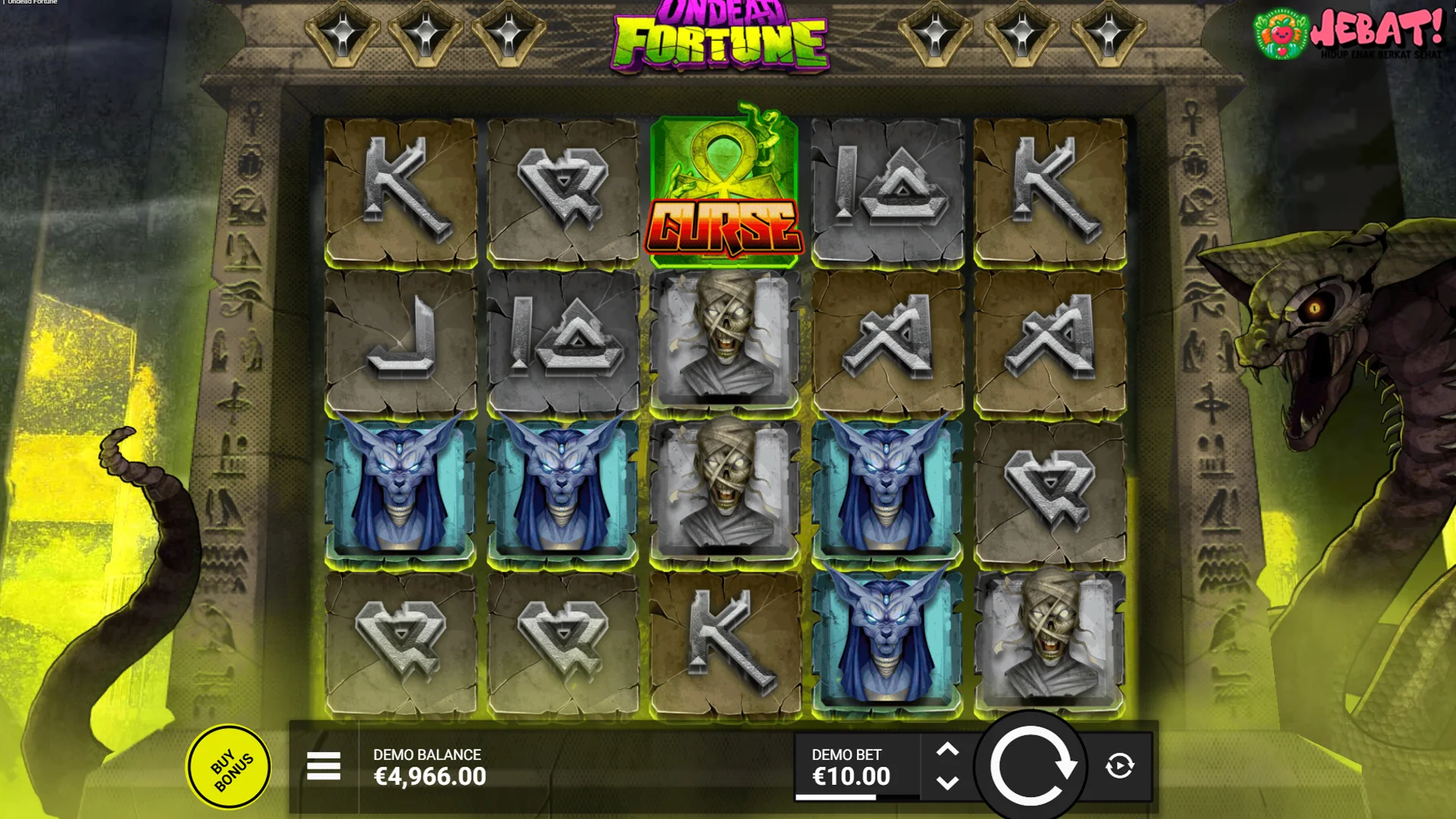Click the Undead Fortune label in top corner

[x=30, y=2]
